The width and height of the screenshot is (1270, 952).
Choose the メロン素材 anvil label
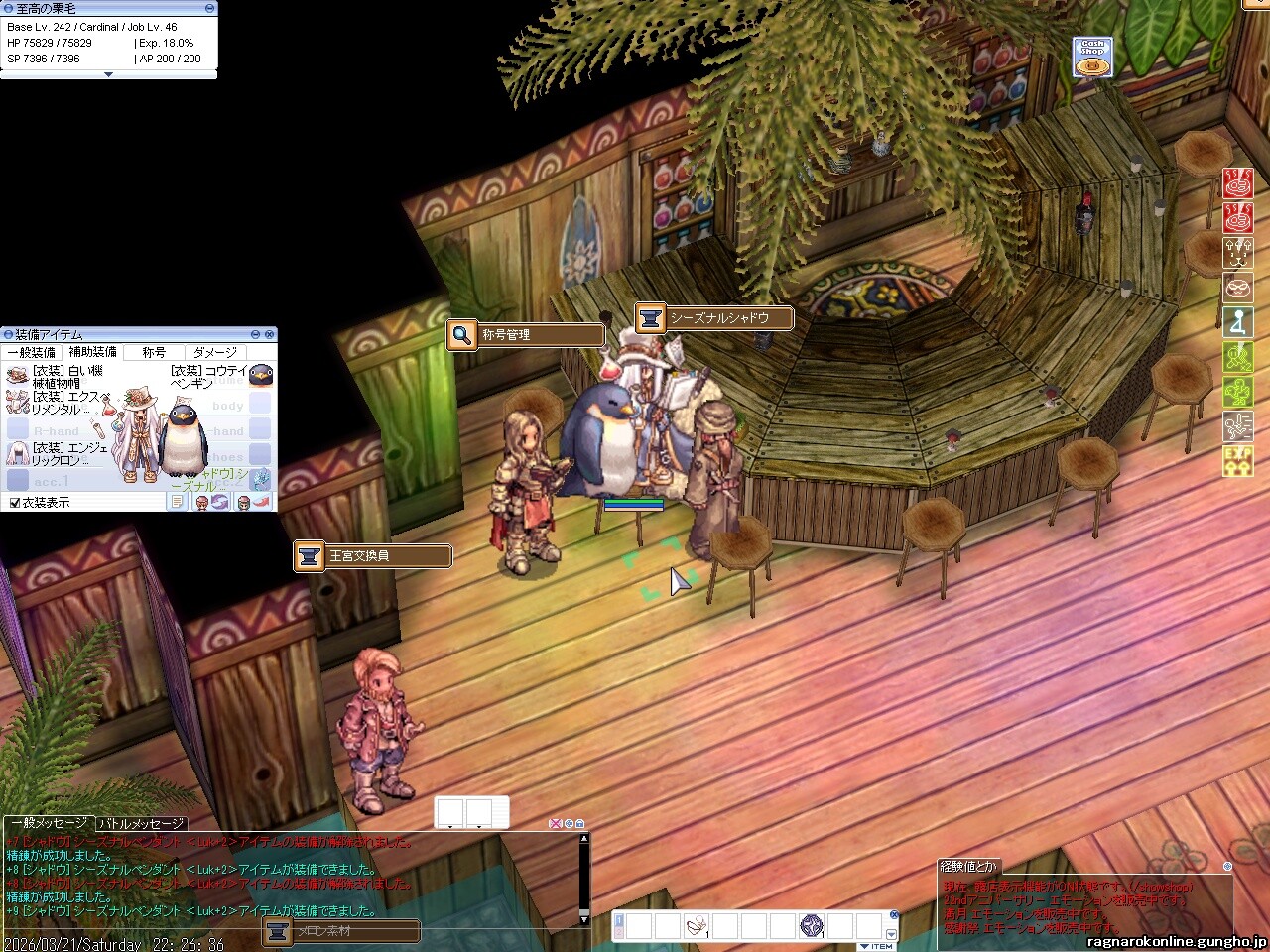[340, 931]
